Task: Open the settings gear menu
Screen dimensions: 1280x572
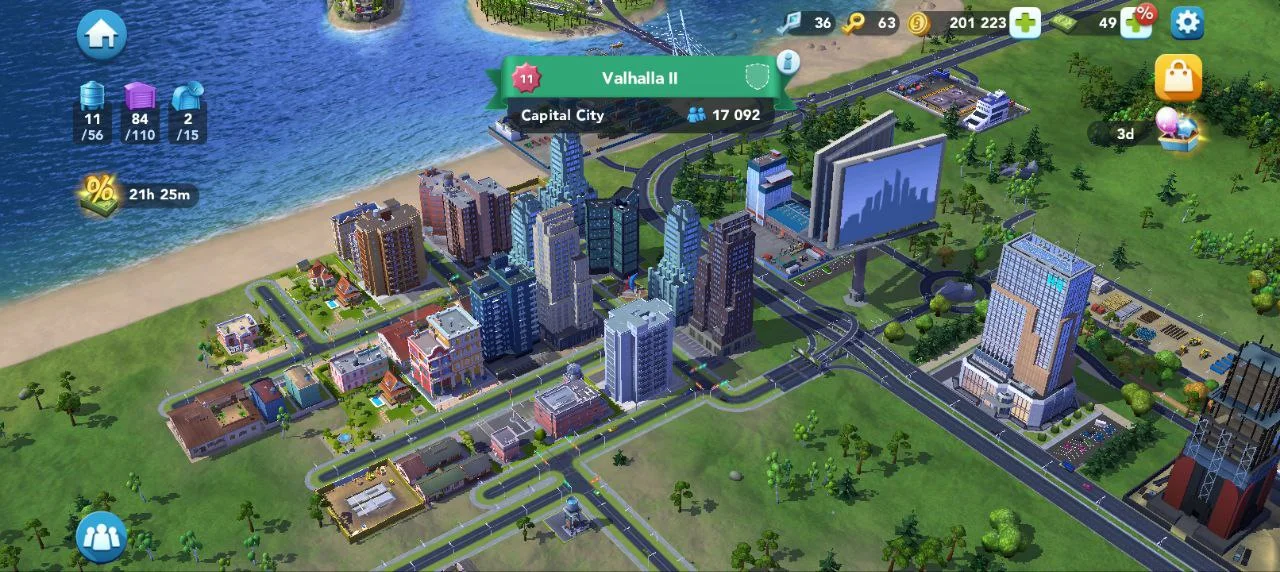Action: pyautogui.click(x=1187, y=22)
